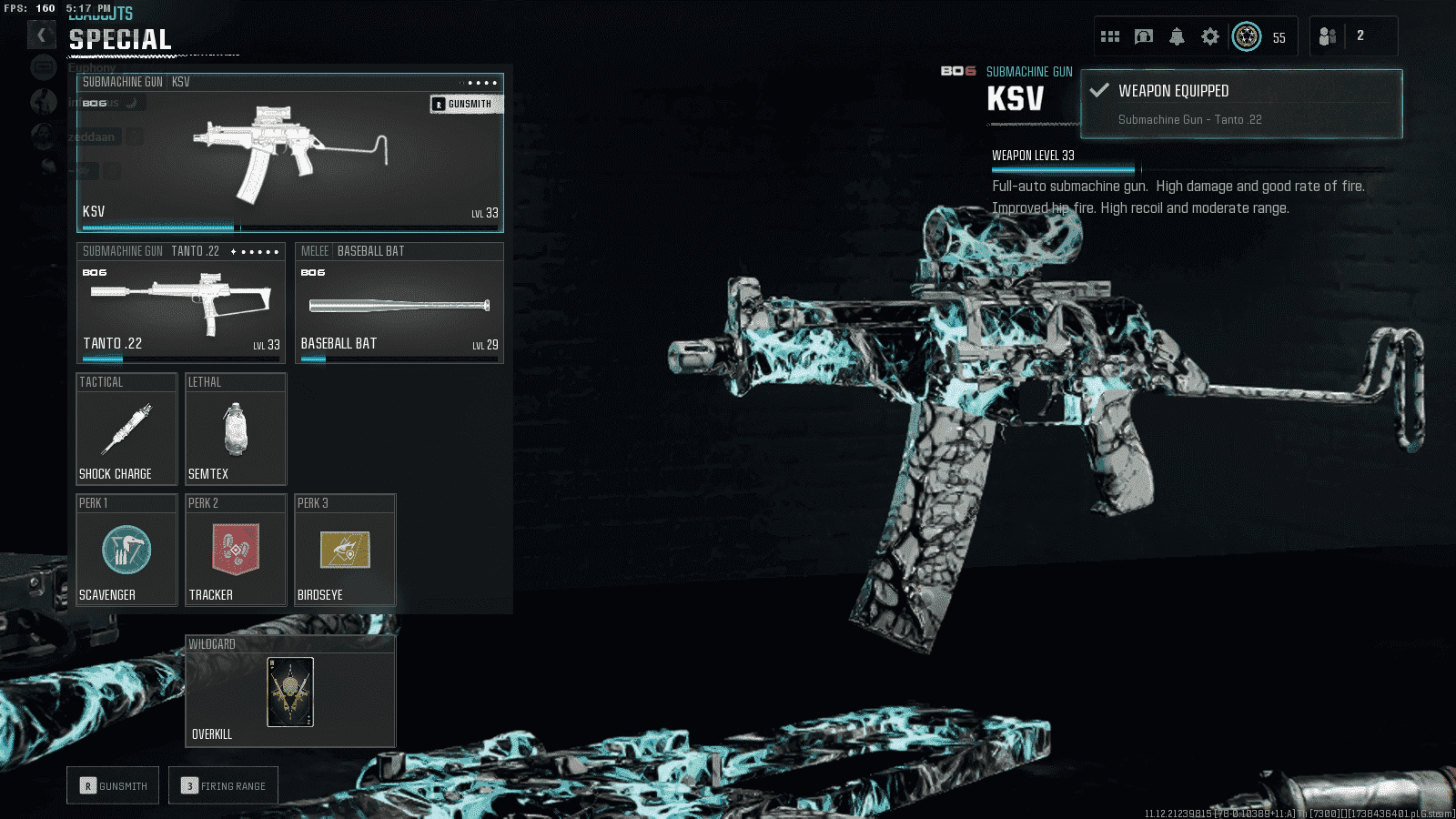Enter the Firing Range

pos(223,785)
